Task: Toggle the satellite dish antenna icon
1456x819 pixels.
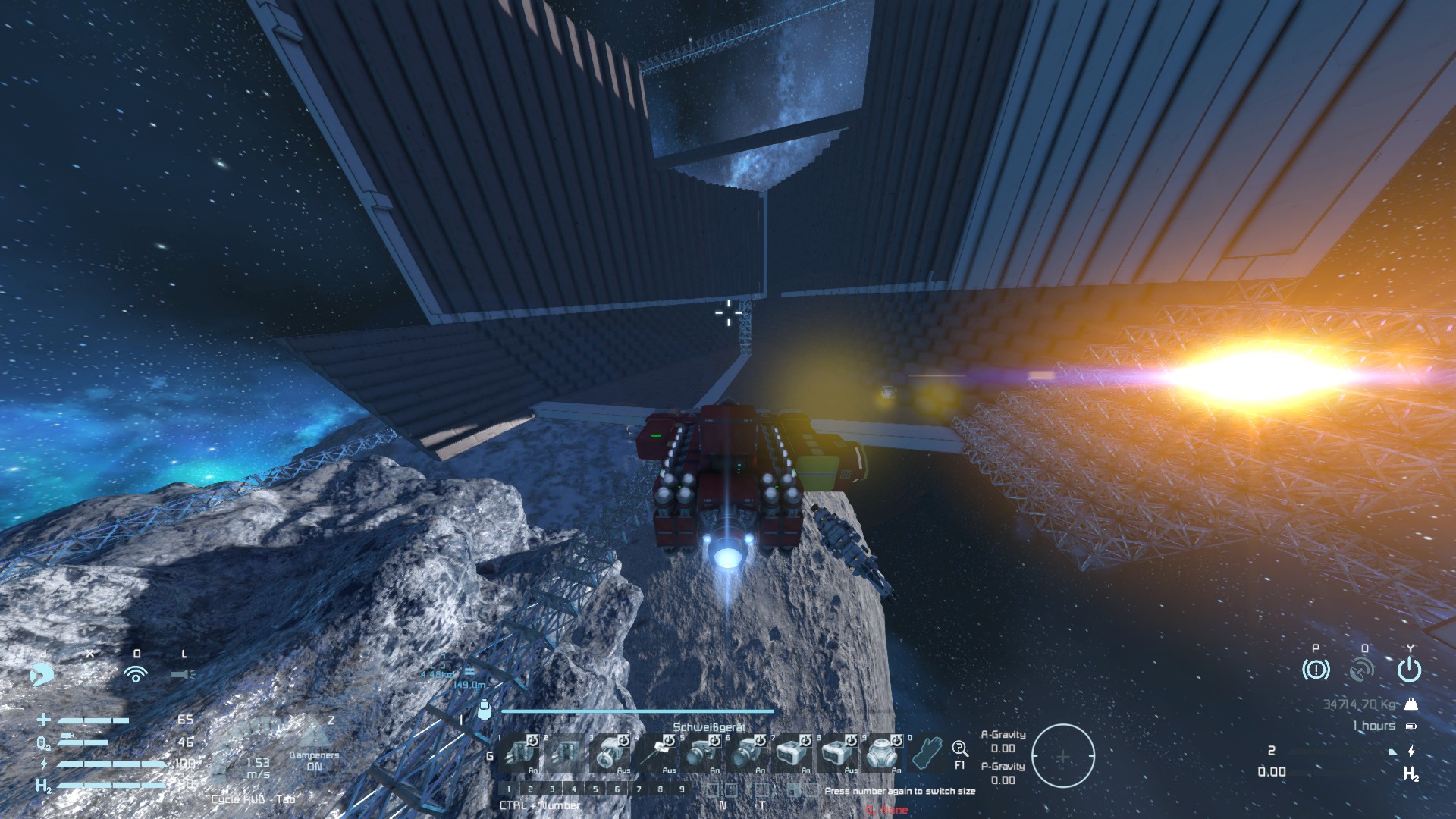Action: tap(1363, 670)
